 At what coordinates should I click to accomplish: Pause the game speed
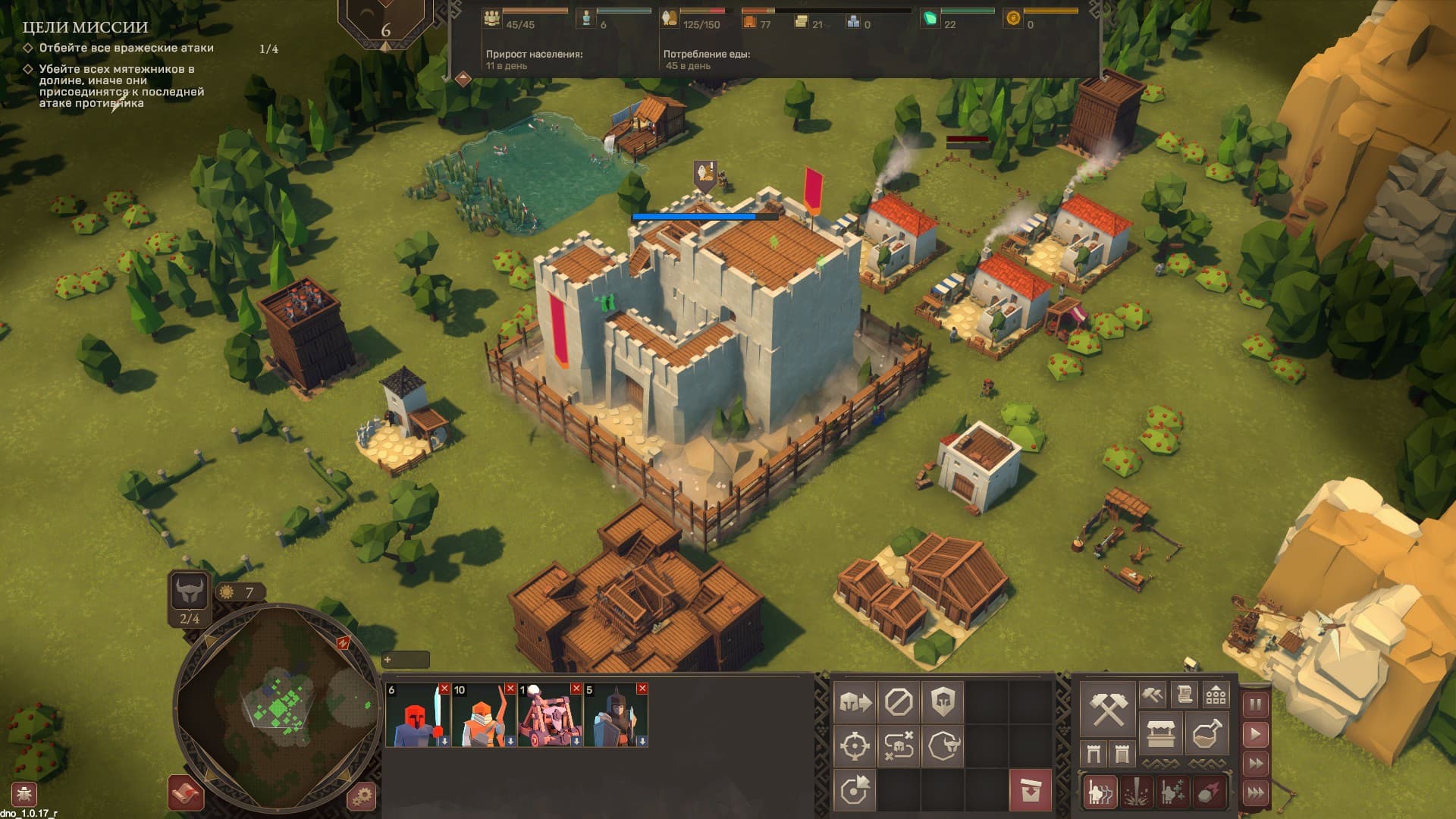1256,704
